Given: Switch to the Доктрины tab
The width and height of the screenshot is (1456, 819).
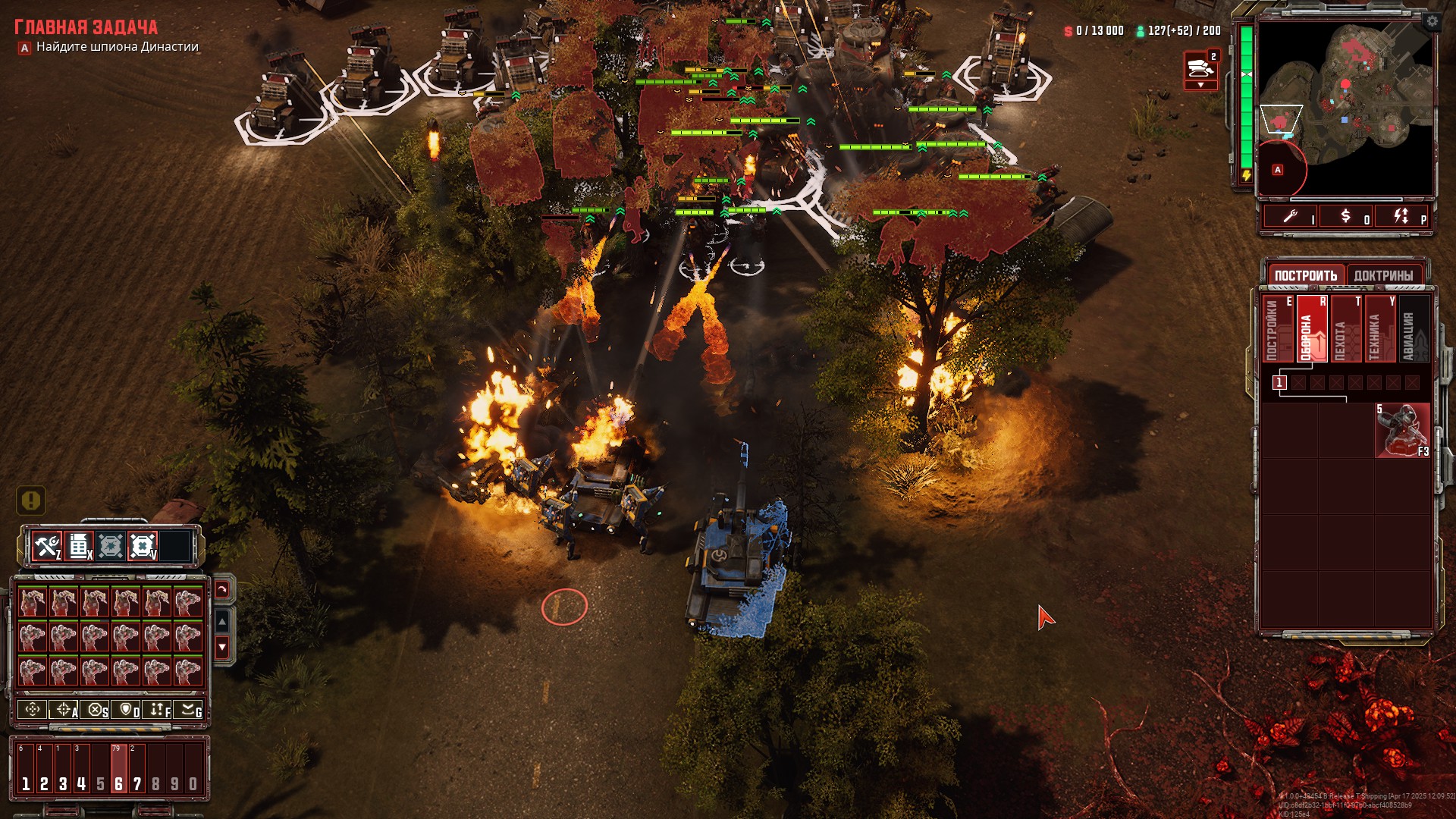Looking at the screenshot, I should coord(1383,275).
